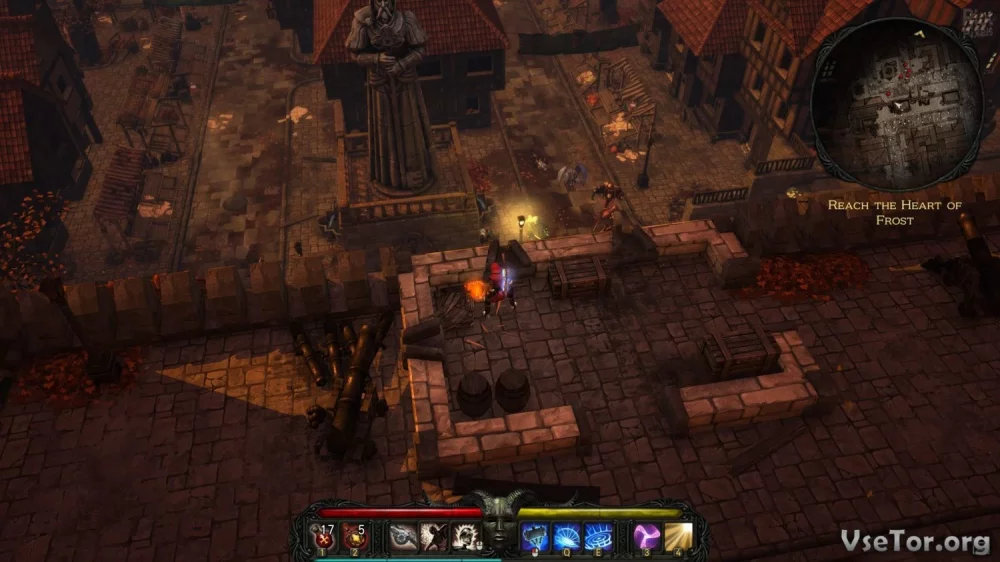1000x562 pixels.
Task: Activate the glowing white burst skill
Action: [463, 537]
